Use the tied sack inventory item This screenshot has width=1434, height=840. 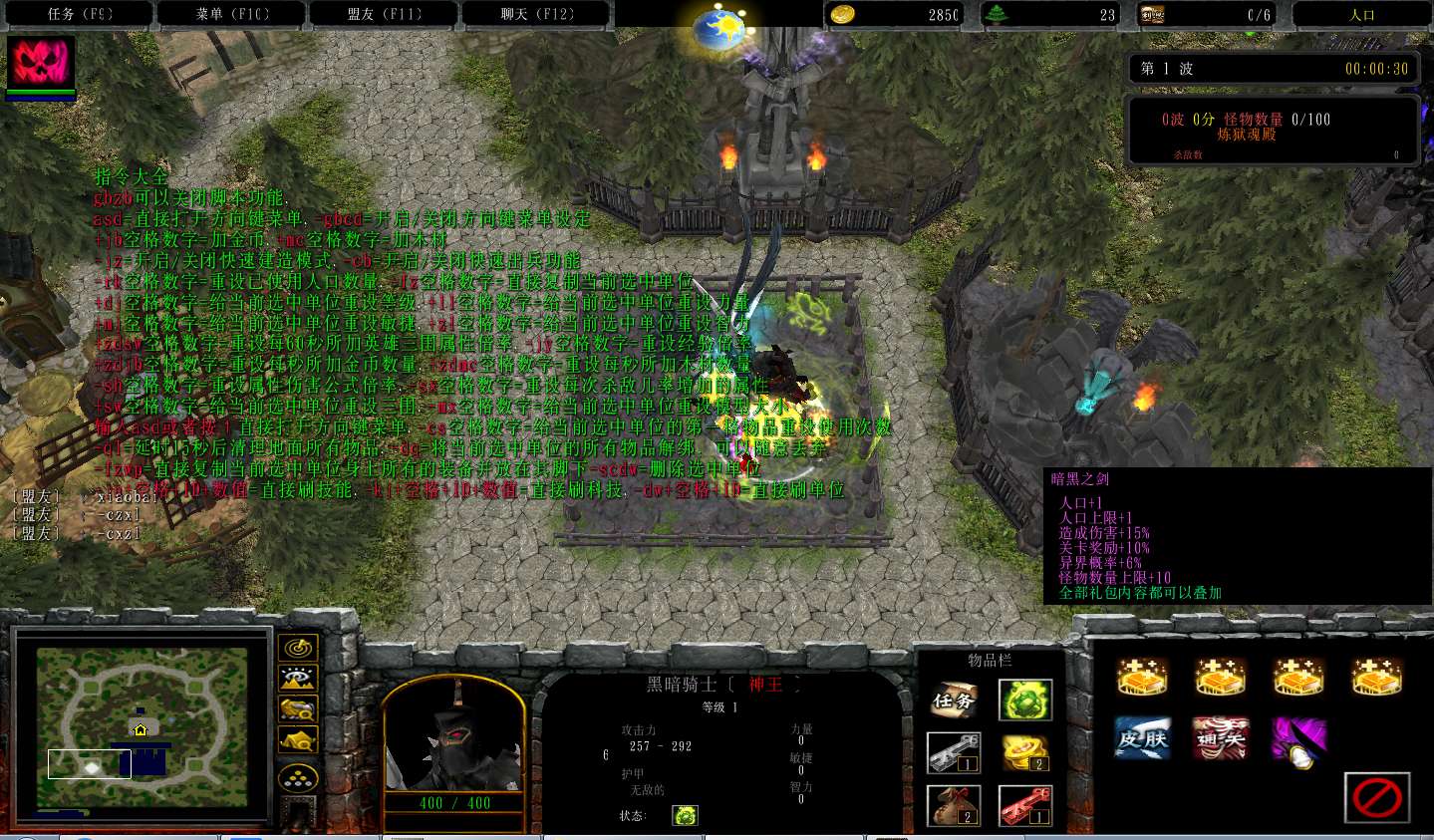coord(954,805)
